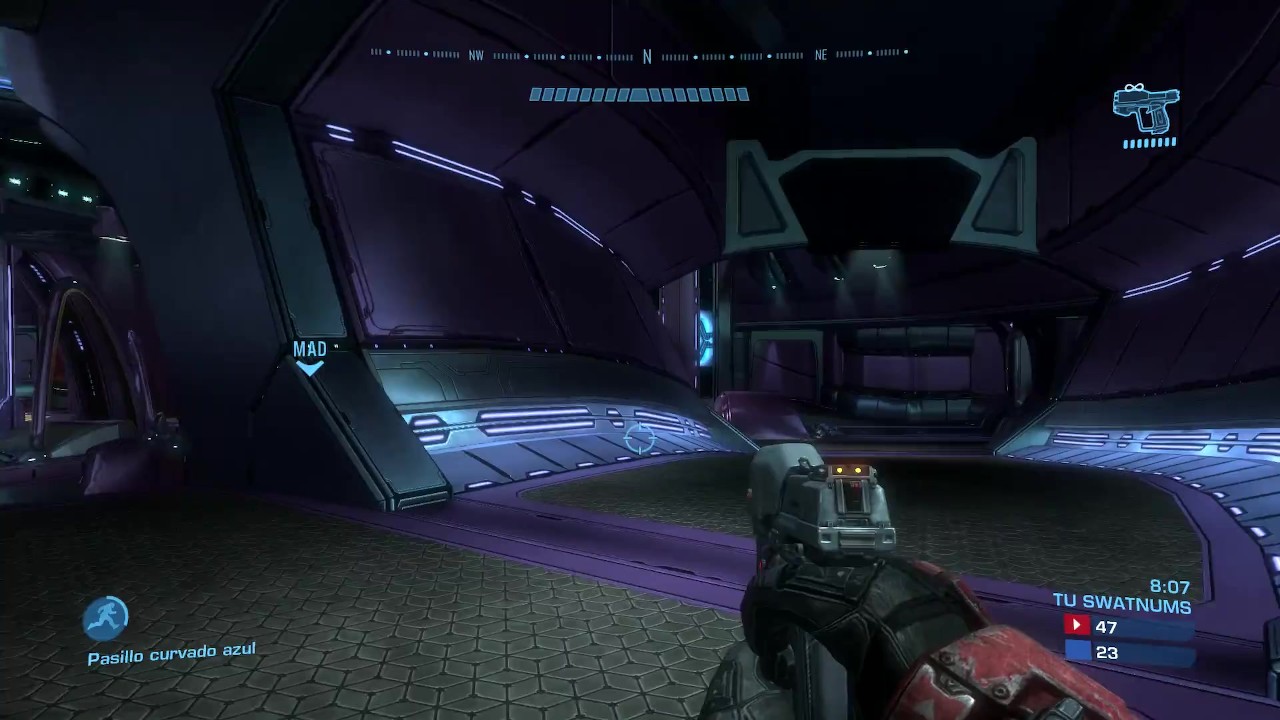Expand the MAD player nametag
Image resolution: width=1280 pixels, height=720 pixels.
pos(310,349)
